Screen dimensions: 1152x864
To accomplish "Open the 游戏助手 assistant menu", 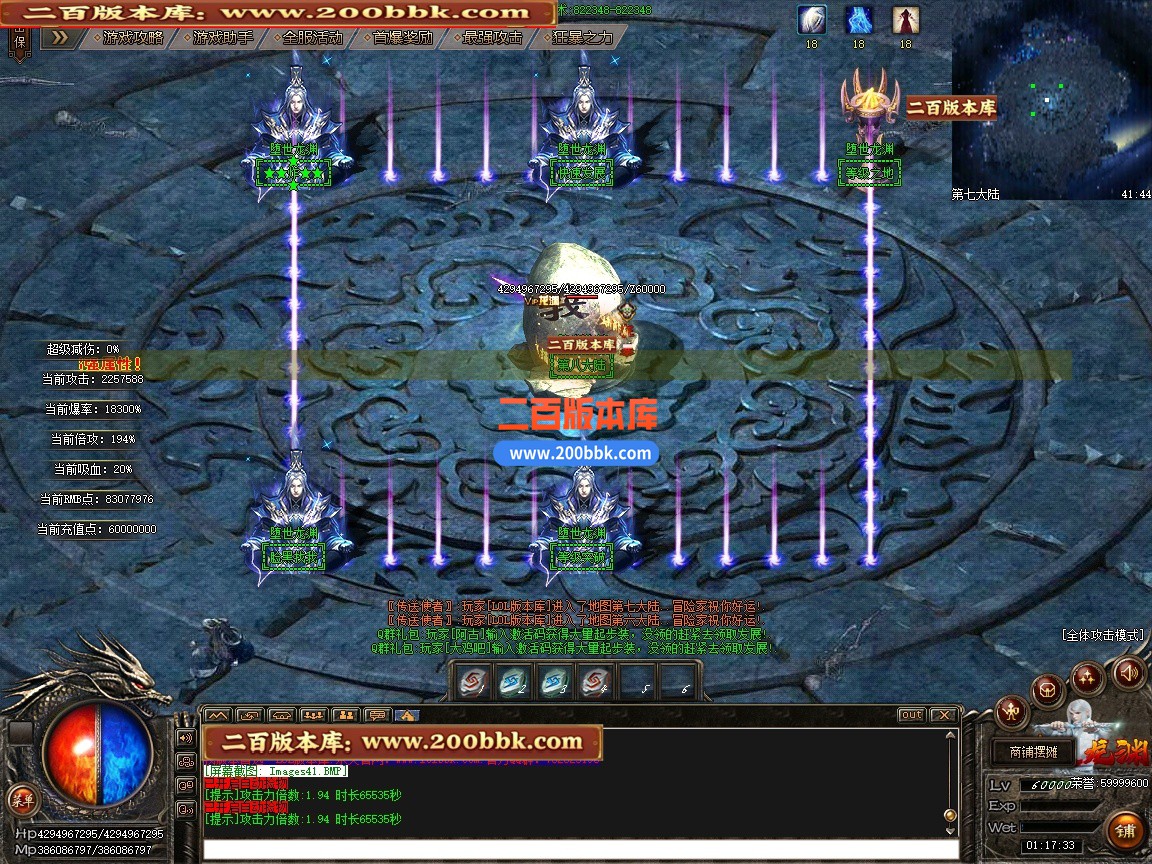I will tap(223, 38).
